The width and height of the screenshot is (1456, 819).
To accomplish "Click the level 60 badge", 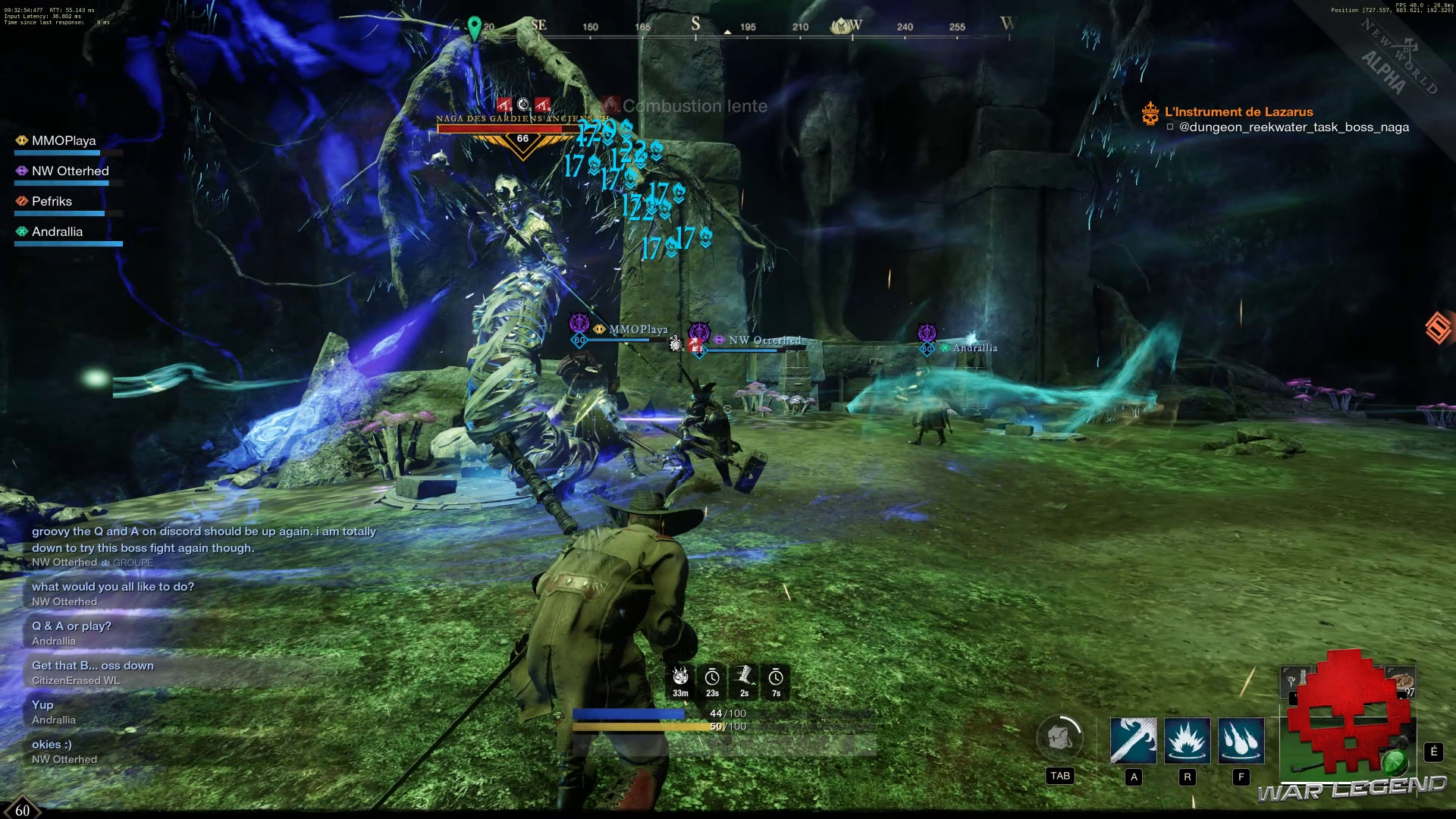I will 22,810.
